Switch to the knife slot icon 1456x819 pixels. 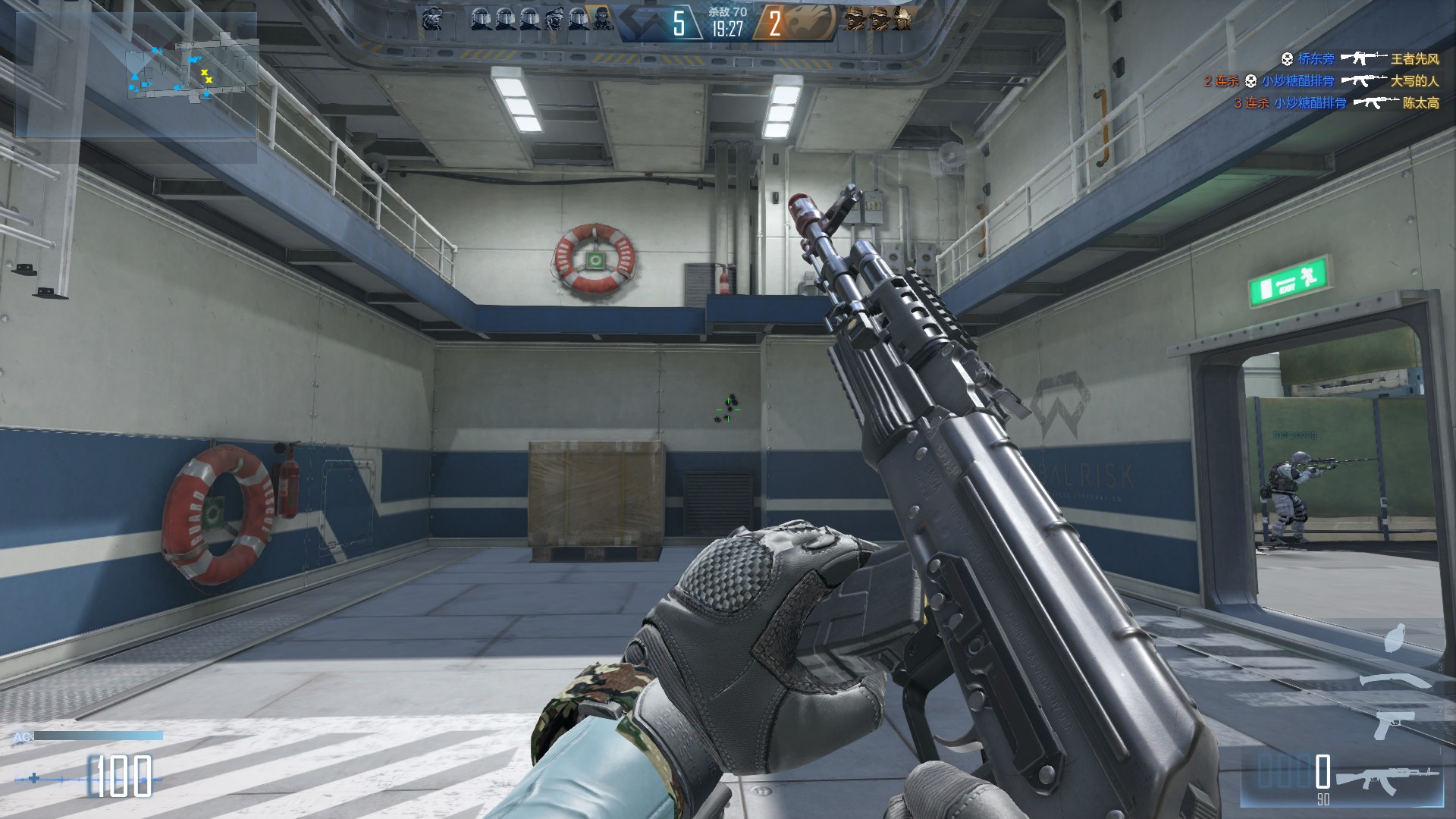[x=1394, y=679]
